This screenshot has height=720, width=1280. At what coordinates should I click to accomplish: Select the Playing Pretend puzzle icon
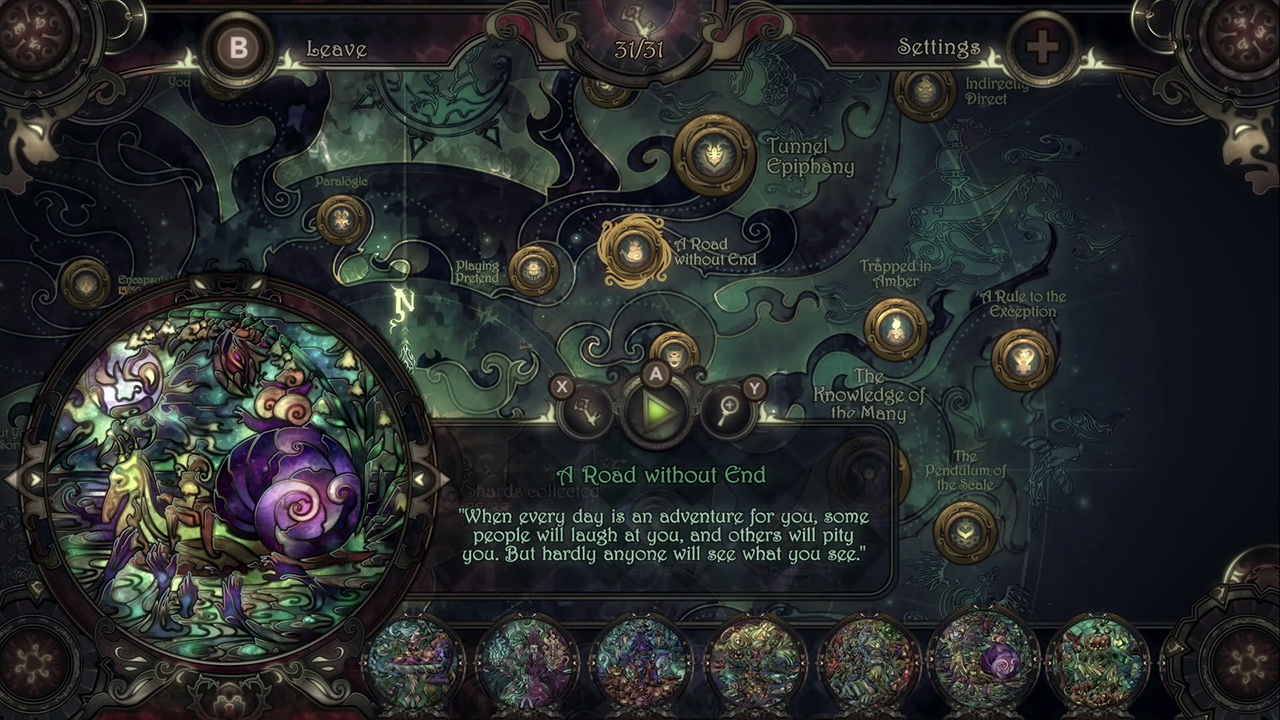(x=535, y=271)
